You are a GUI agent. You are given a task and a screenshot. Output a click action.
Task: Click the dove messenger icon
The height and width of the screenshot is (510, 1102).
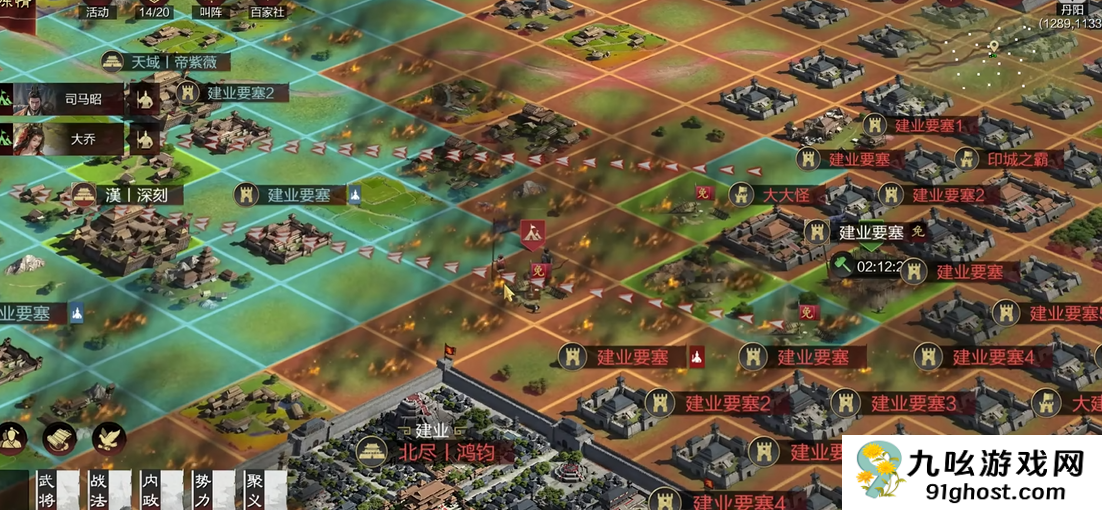[x=109, y=438]
